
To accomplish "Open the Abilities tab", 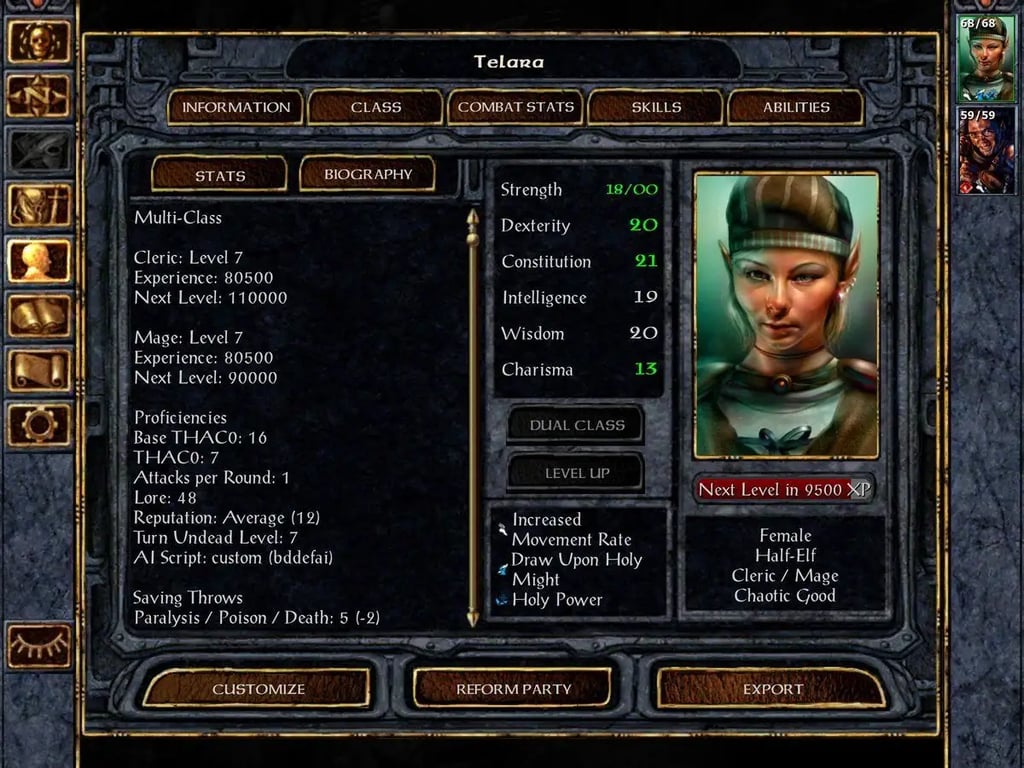I will coord(796,107).
